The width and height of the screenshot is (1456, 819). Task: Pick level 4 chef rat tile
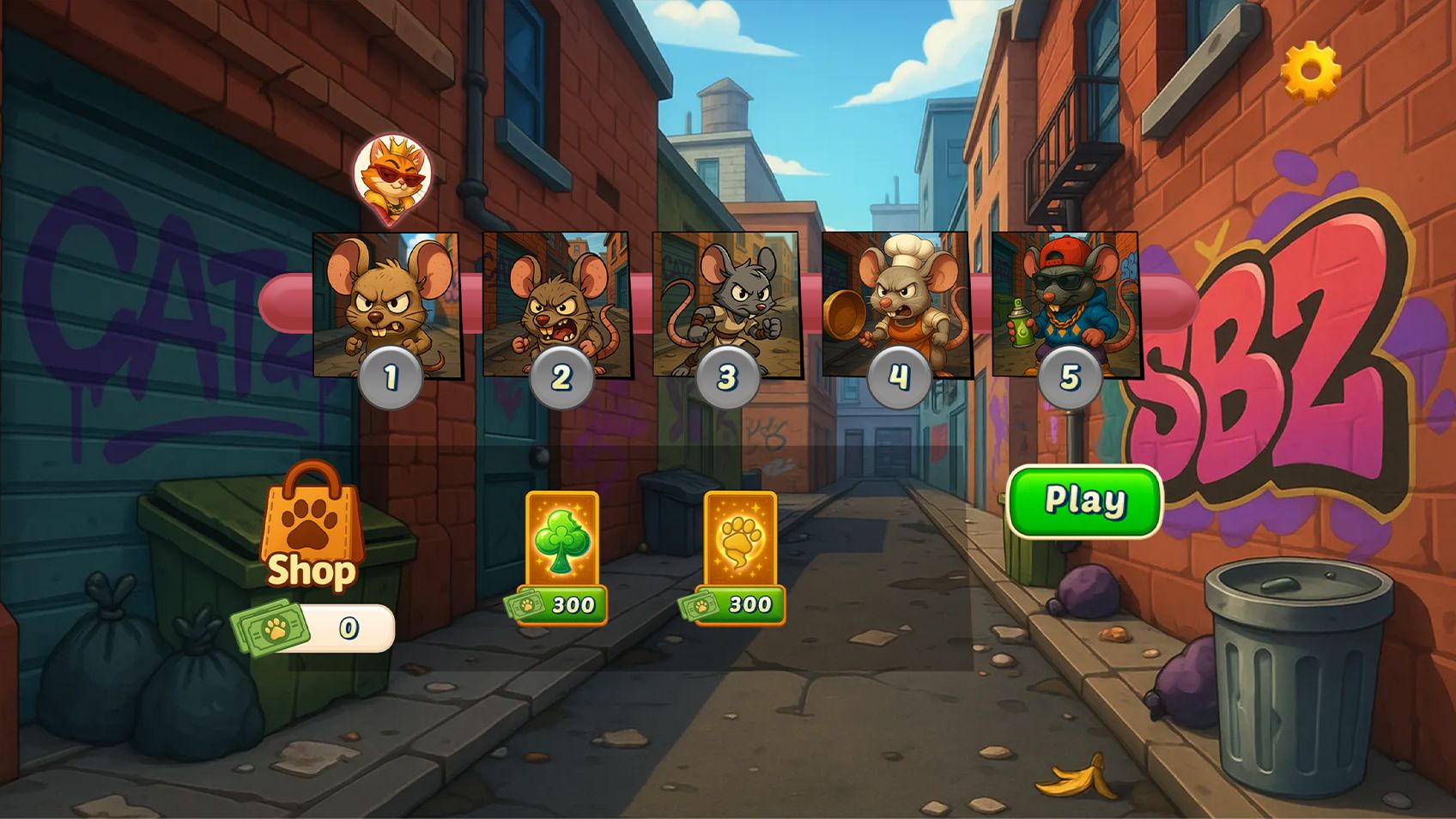click(x=895, y=305)
